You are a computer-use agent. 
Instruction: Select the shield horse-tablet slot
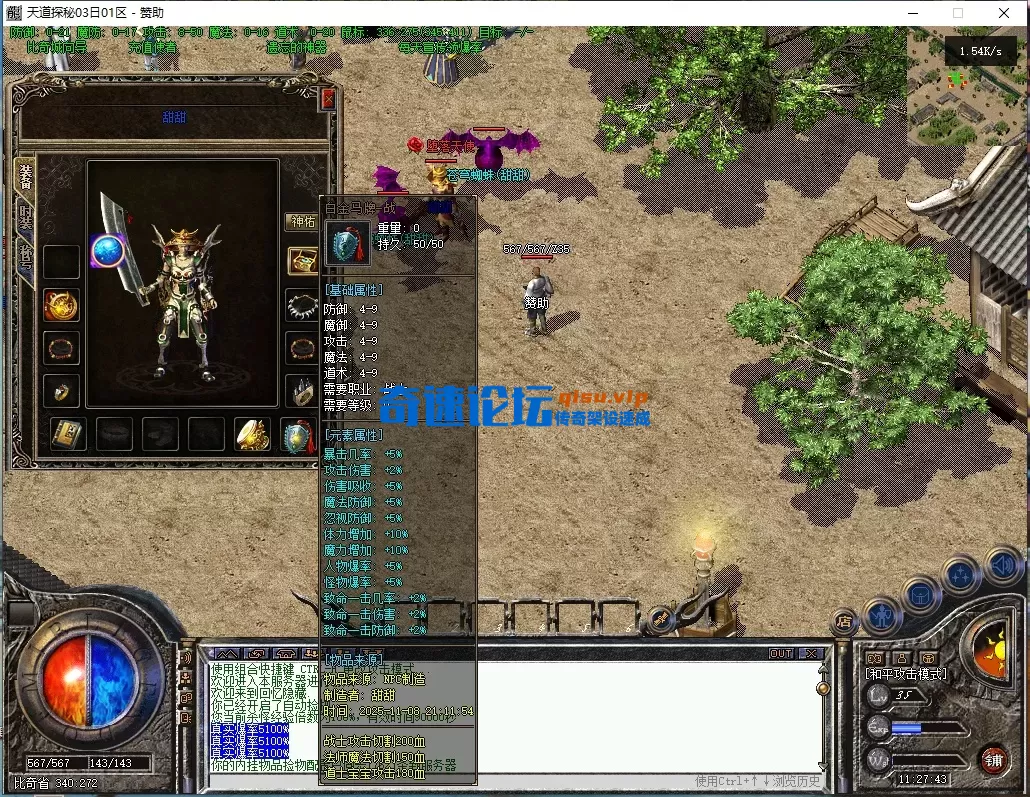pos(297,437)
